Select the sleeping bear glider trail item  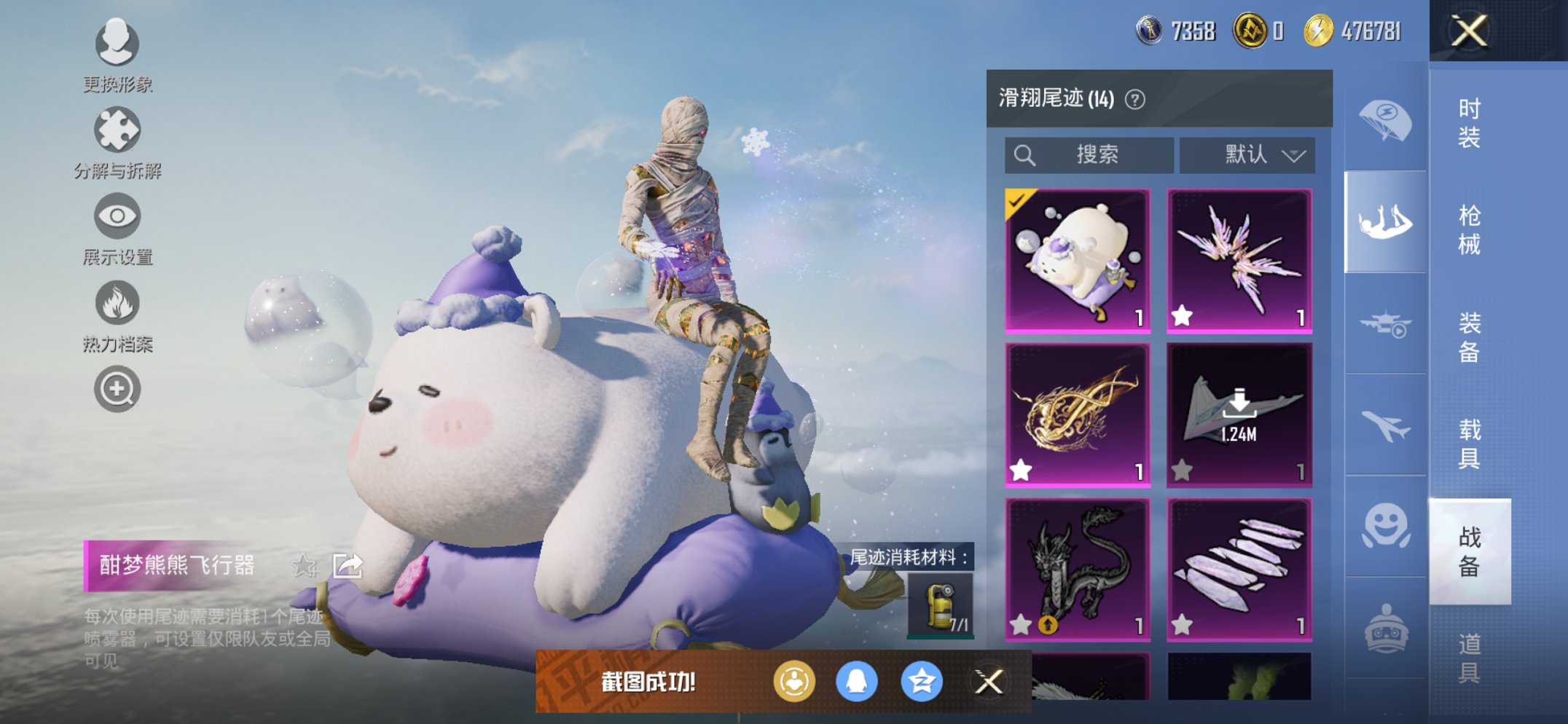point(1078,261)
